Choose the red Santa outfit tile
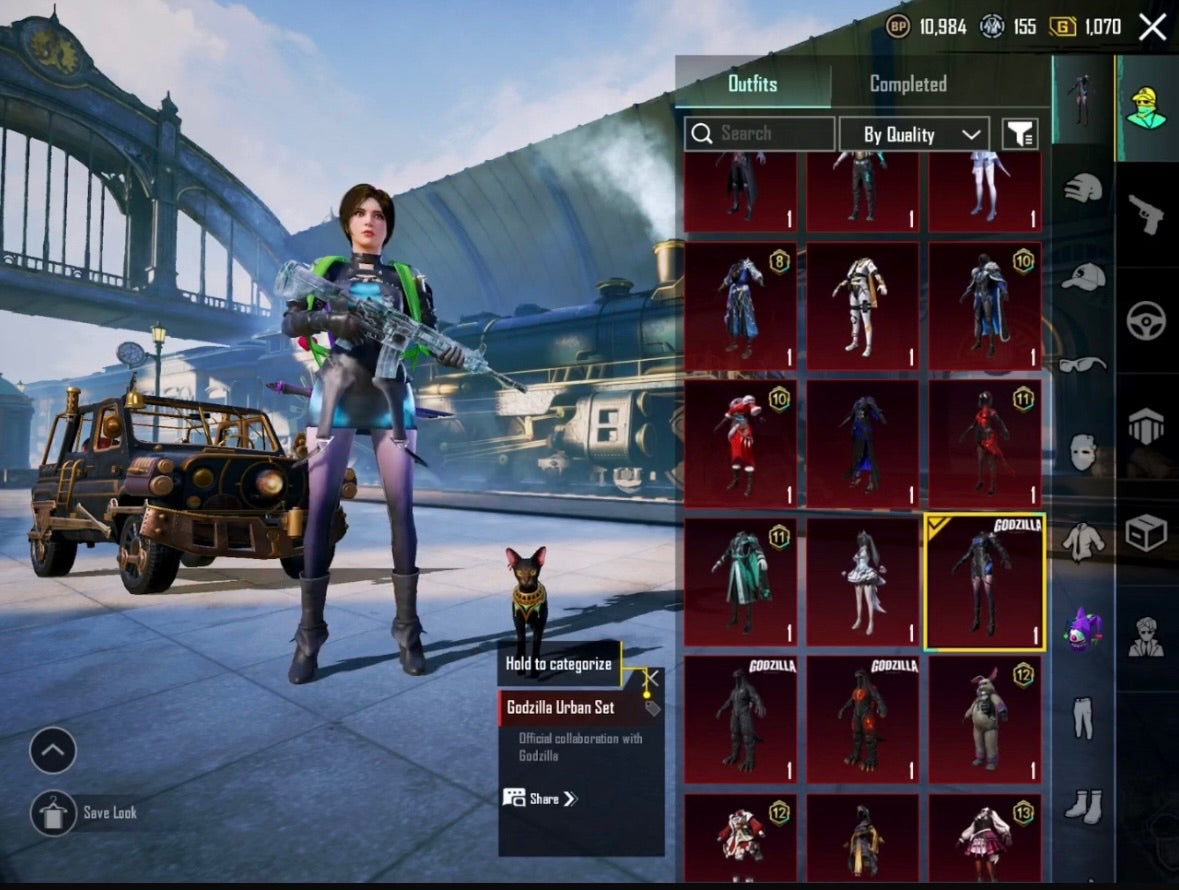This screenshot has width=1179, height=890. 740,443
